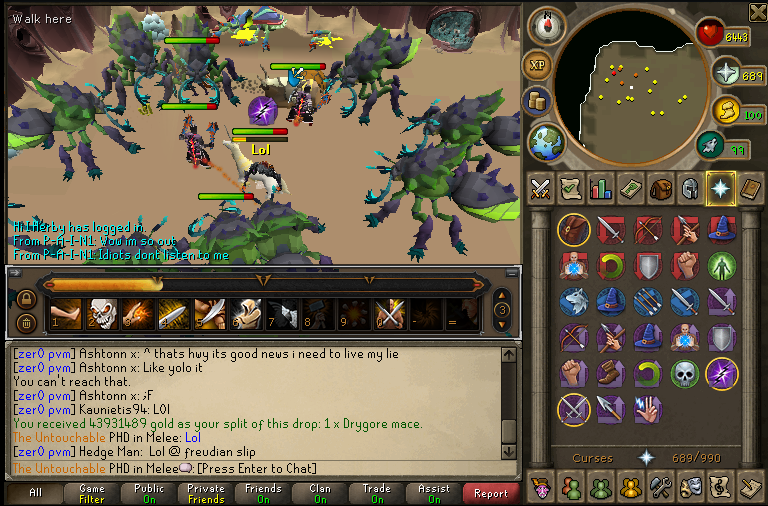Lock the action bar with the padlock
This screenshot has width=768, height=506.
(27, 300)
